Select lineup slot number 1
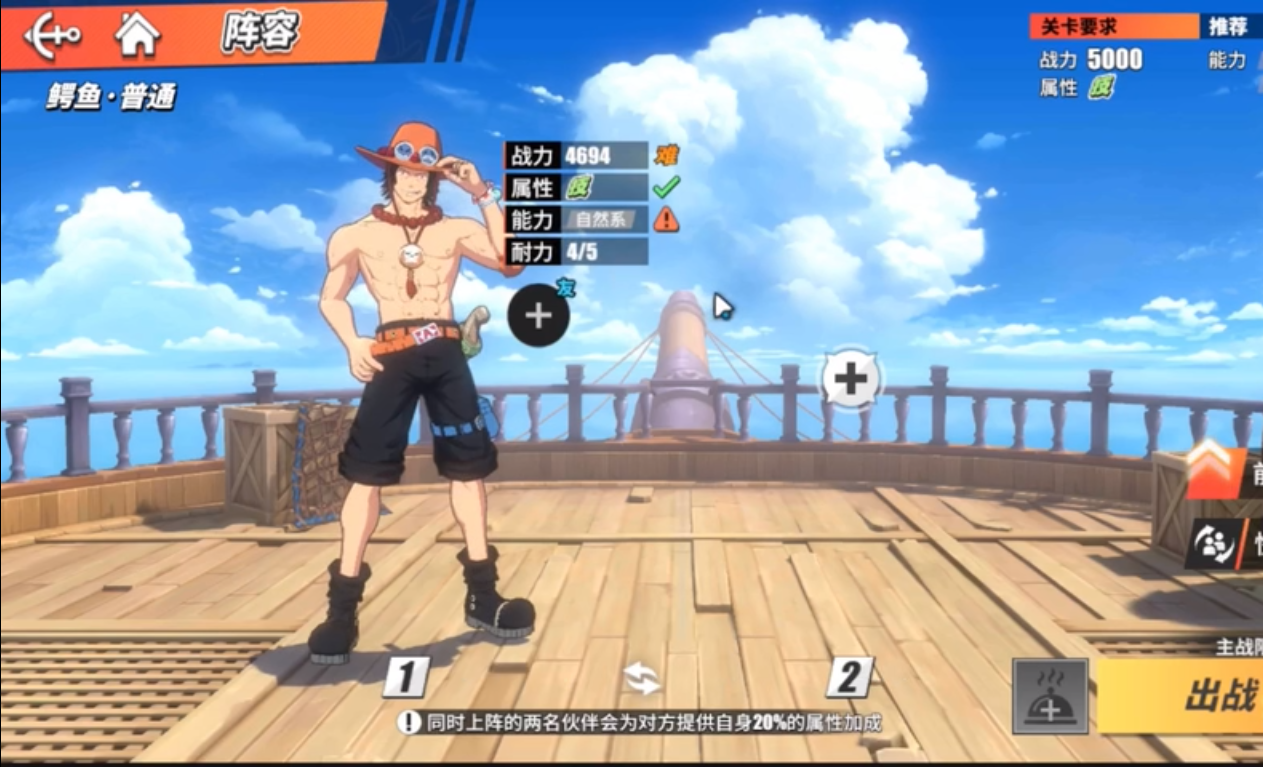This screenshot has width=1263, height=767. tap(405, 678)
